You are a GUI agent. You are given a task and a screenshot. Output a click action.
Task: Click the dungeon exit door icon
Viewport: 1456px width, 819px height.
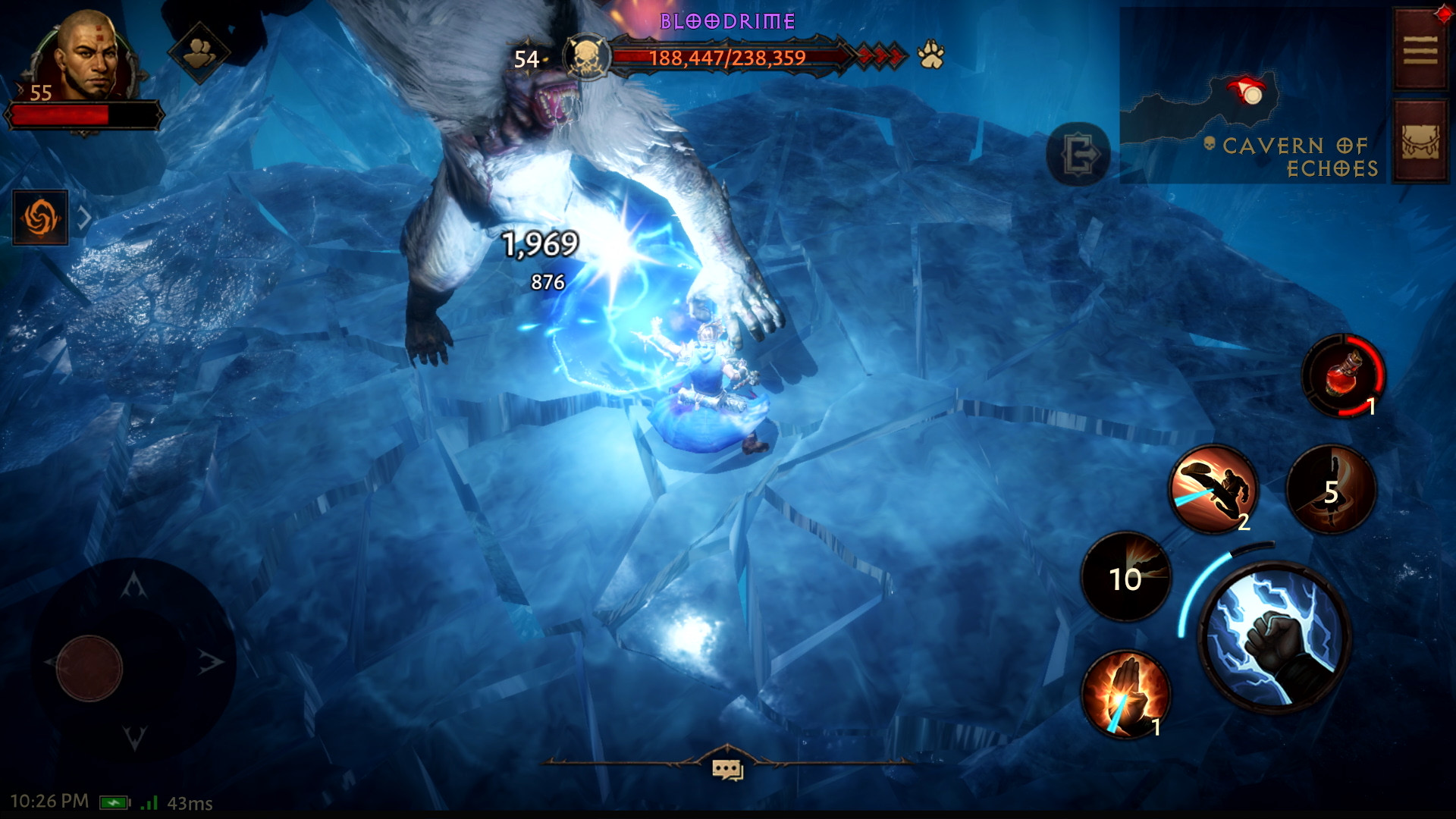tap(1078, 155)
